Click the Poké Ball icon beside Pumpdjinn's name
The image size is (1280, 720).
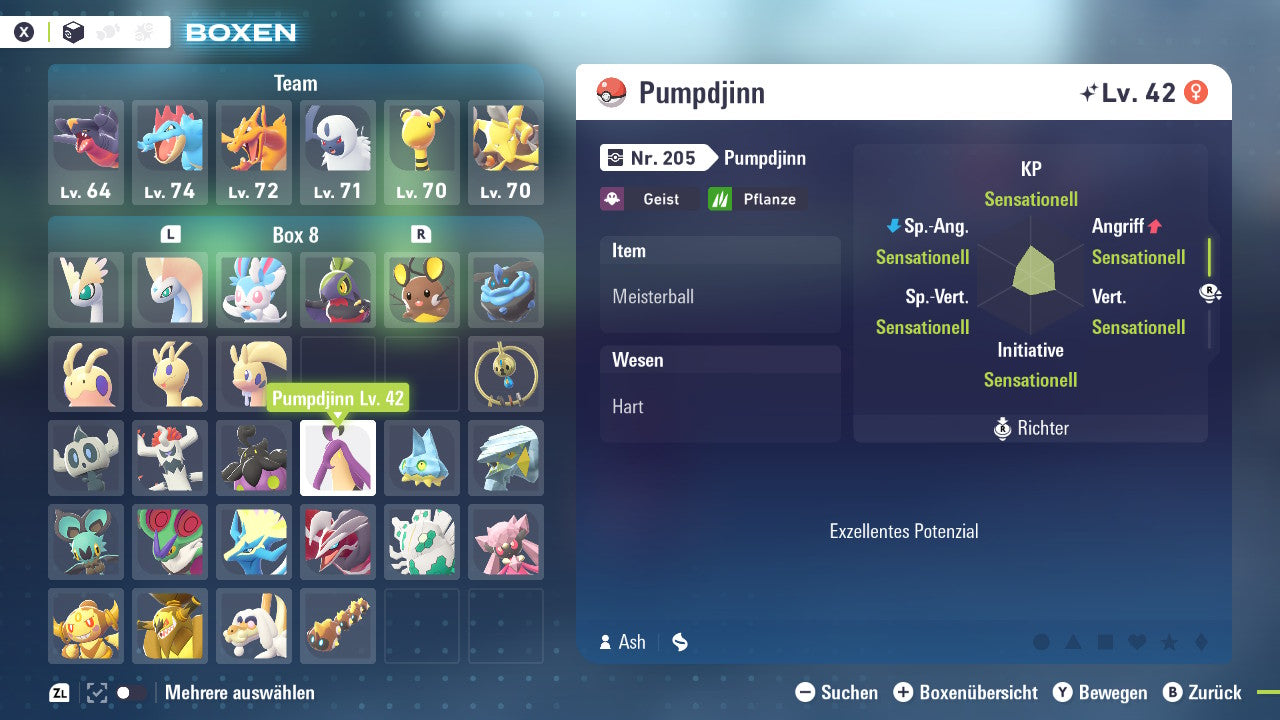click(611, 92)
